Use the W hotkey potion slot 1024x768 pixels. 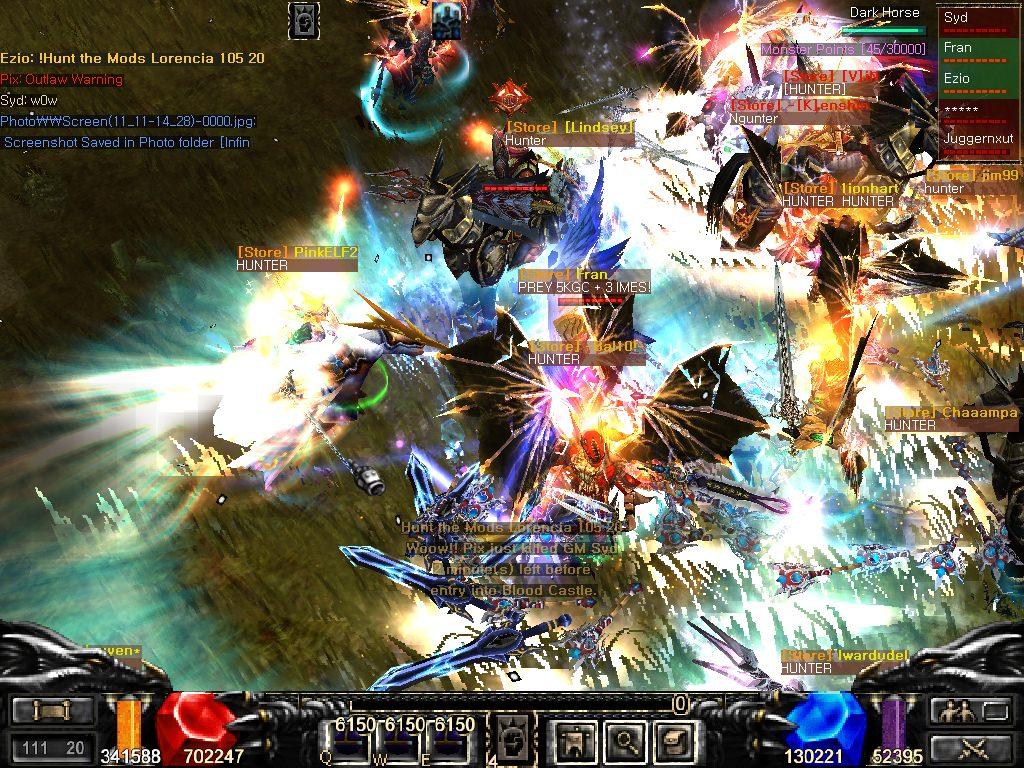click(x=401, y=740)
